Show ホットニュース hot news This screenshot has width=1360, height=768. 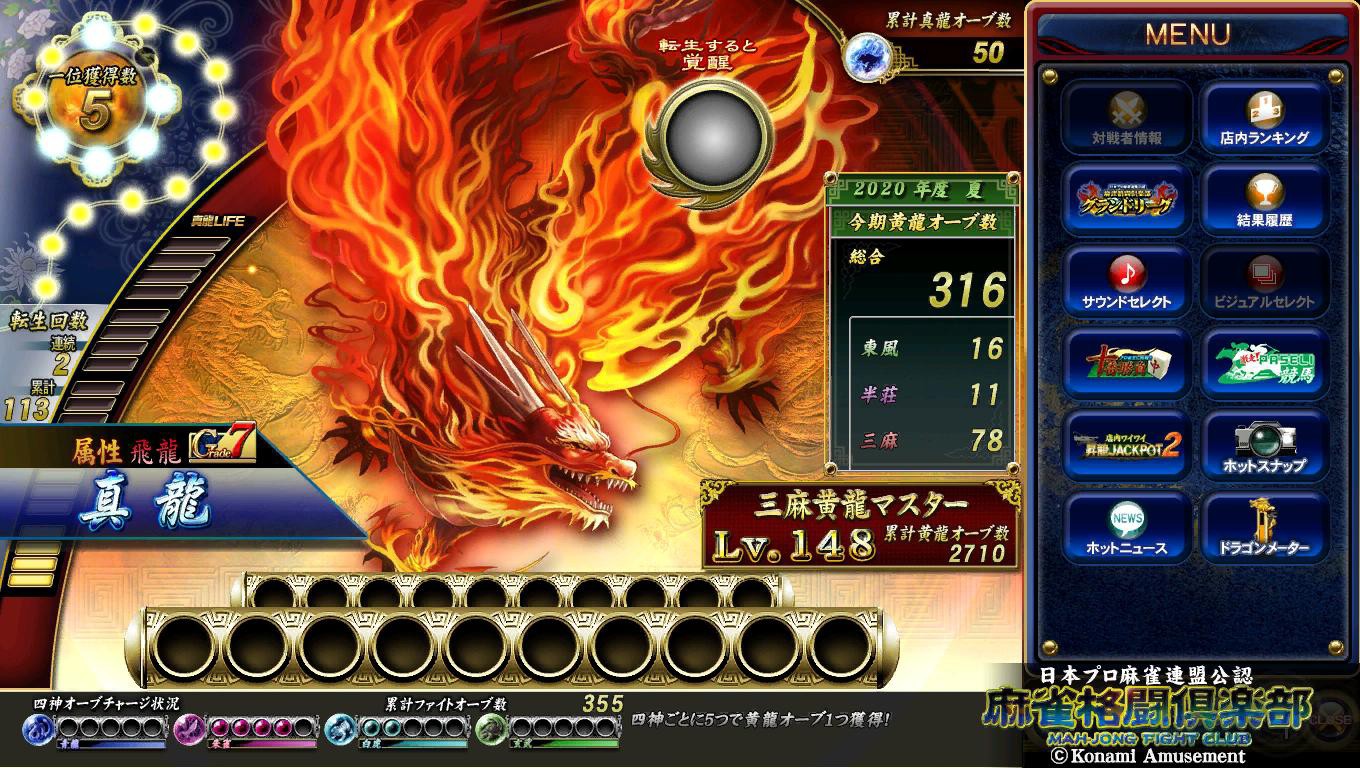point(1127,528)
